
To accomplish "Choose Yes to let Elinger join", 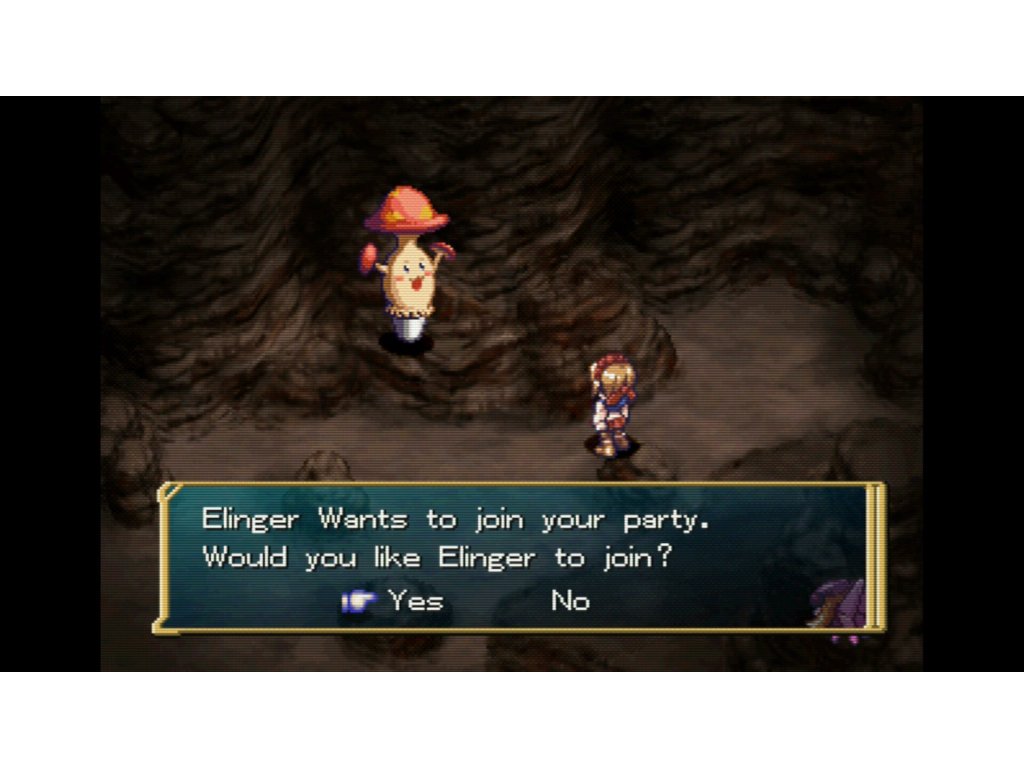I will tap(415, 601).
